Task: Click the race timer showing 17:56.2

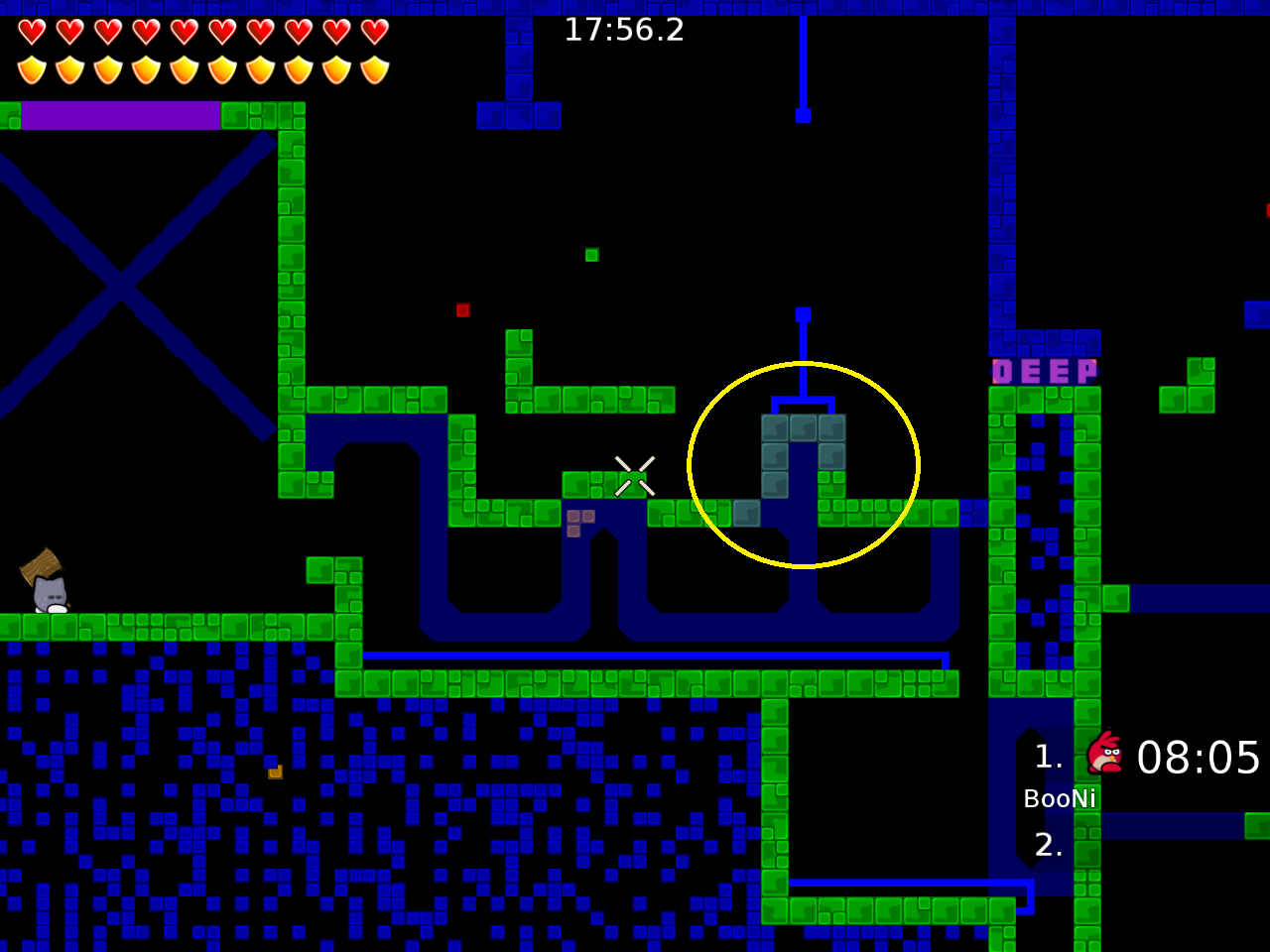Action: tap(623, 30)
